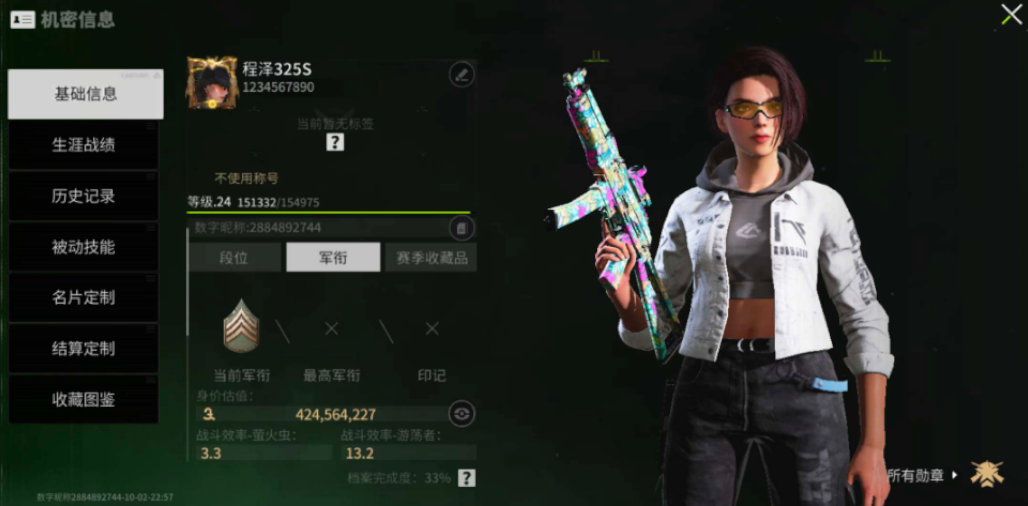Open 名片定制 card customization
1028x506 pixels.
coord(83,298)
